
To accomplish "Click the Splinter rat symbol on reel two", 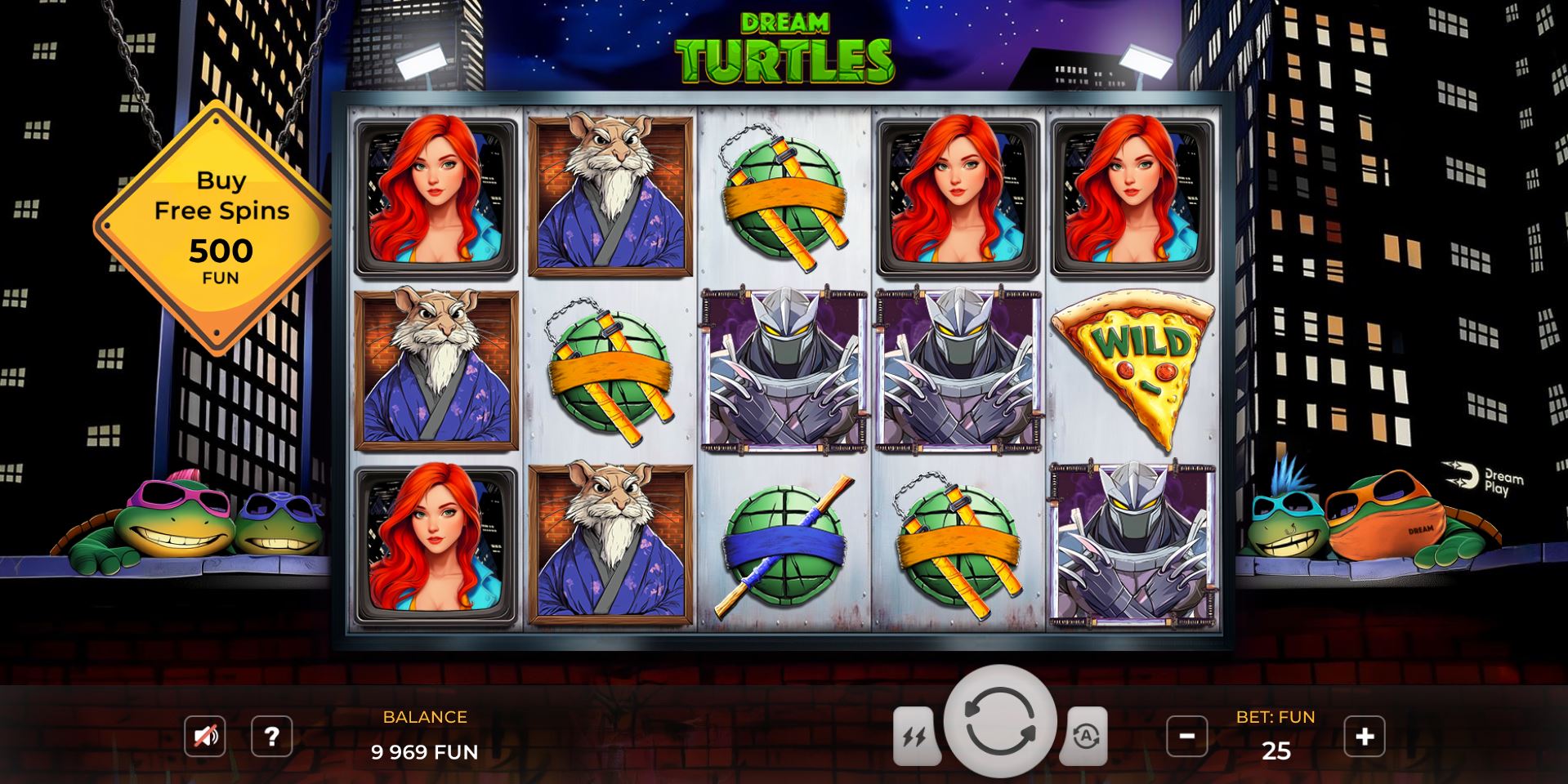I will pos(607,196).
